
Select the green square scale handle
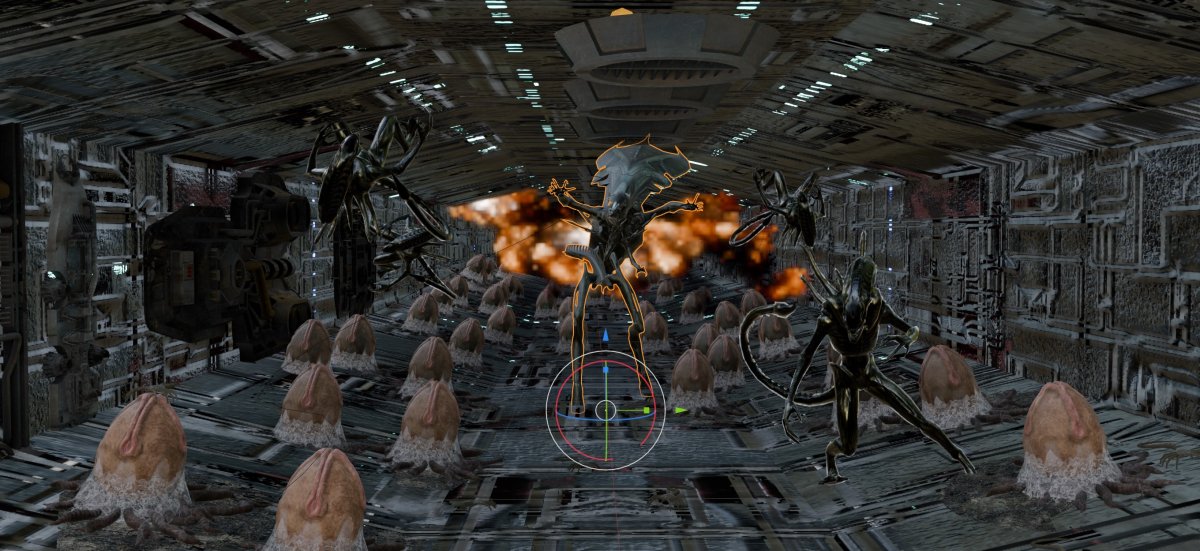coord(647,409)
